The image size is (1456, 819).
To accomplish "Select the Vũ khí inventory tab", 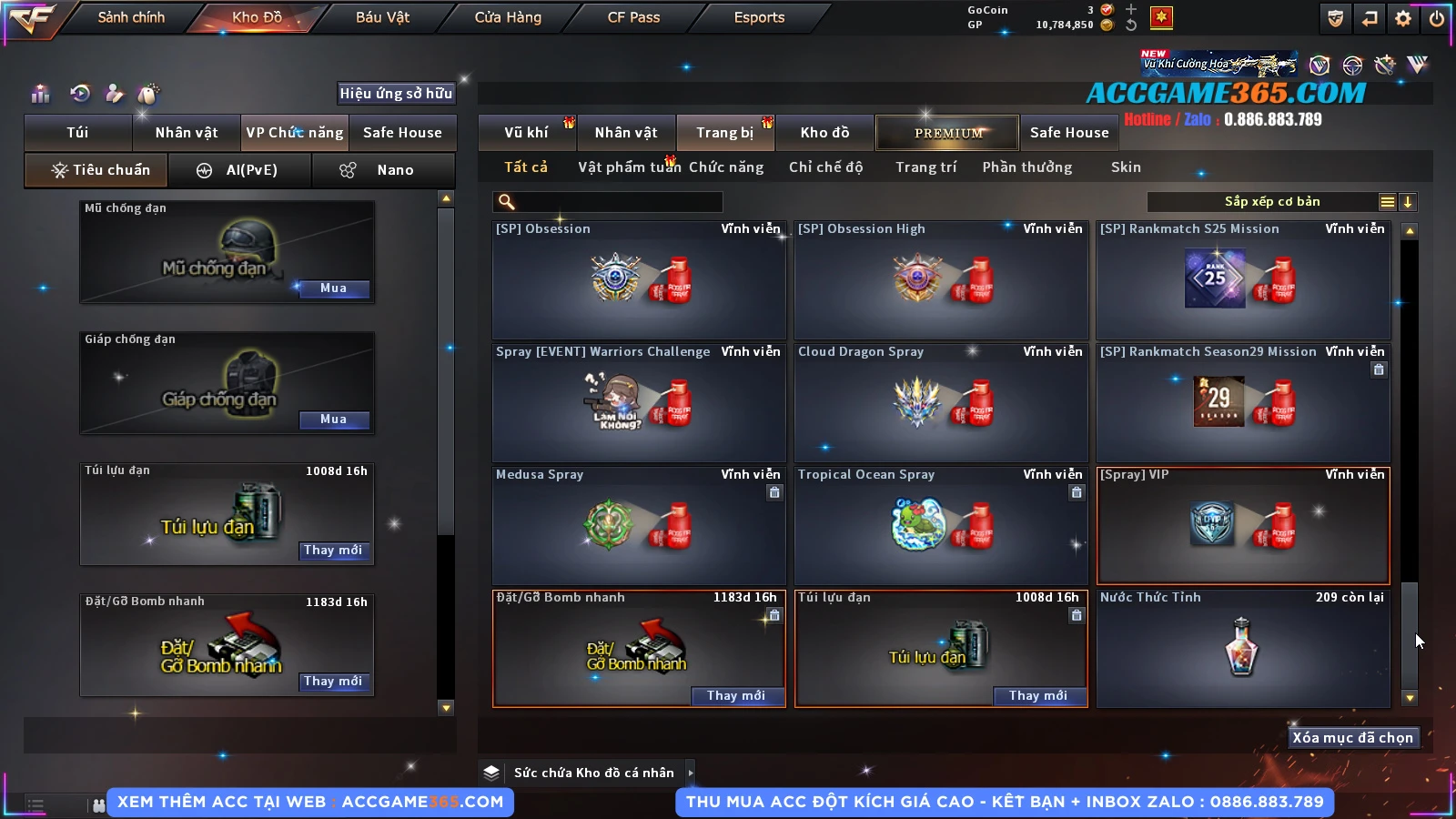I will 527,133.
